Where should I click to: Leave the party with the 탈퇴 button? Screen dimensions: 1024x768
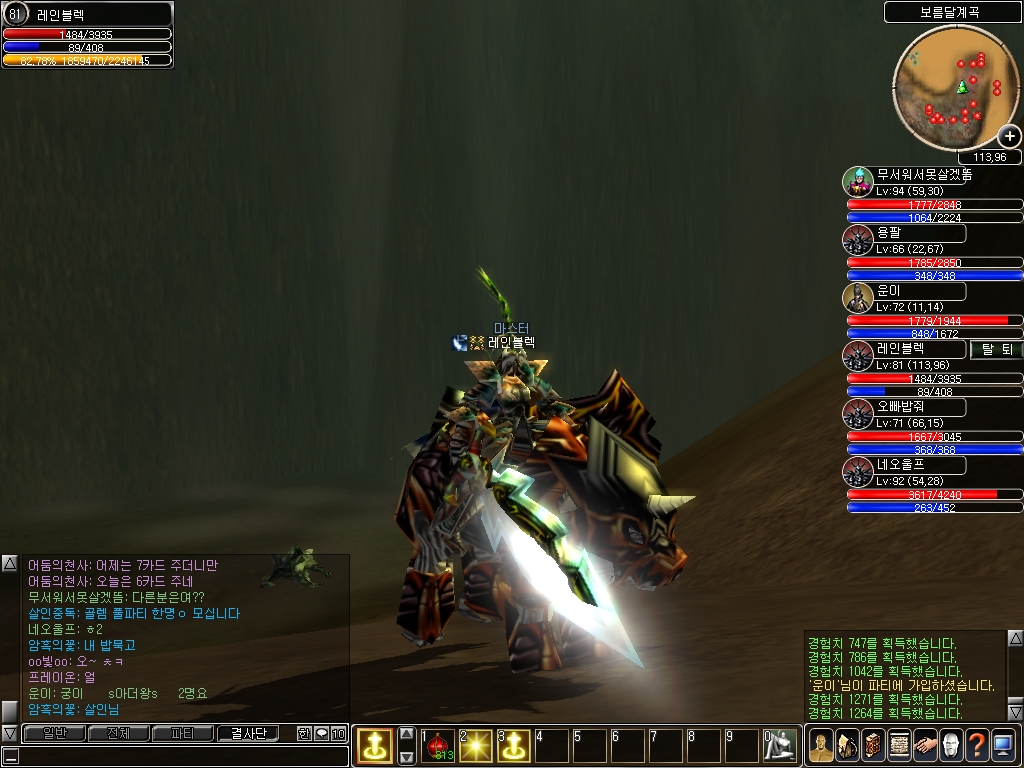point(995,349)
